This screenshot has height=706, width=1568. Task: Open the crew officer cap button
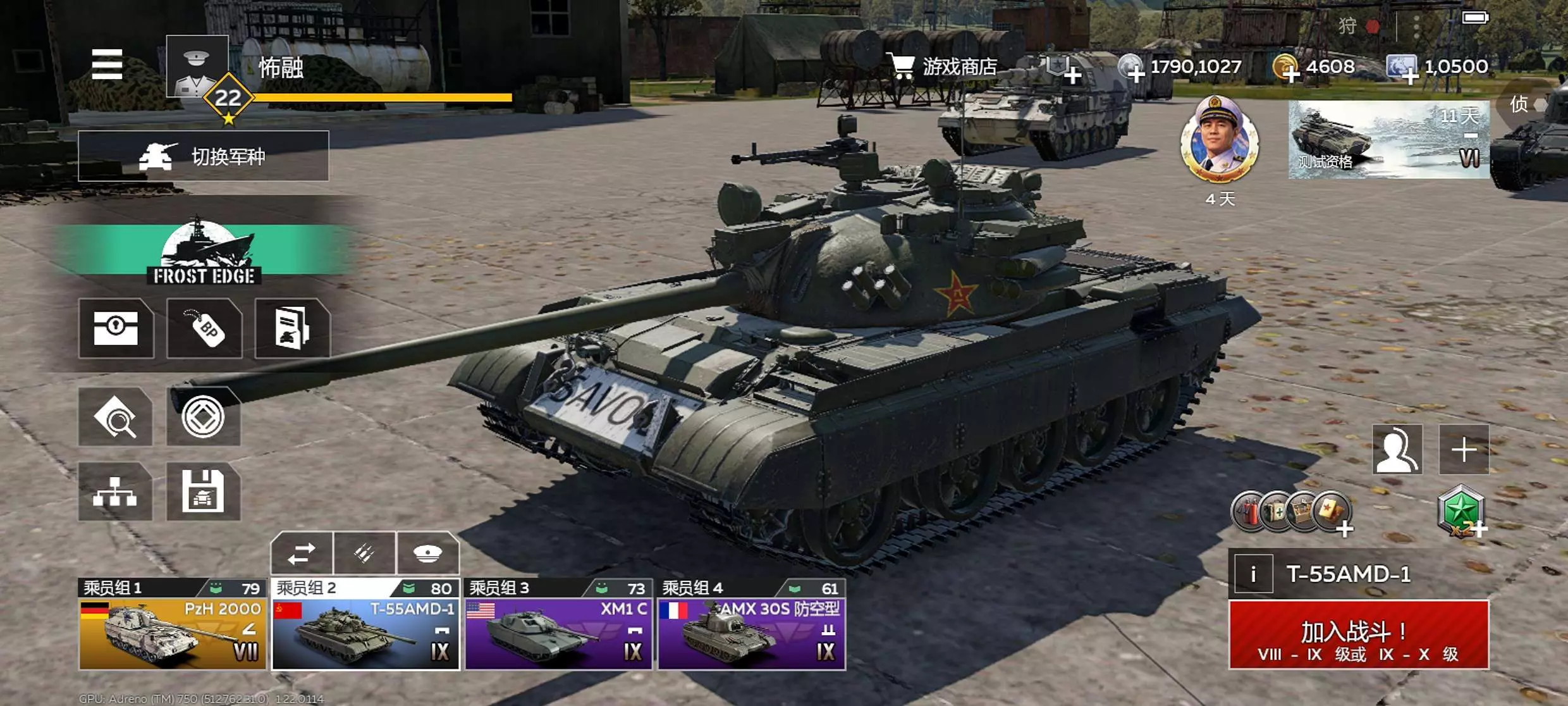tap(427, 554)
